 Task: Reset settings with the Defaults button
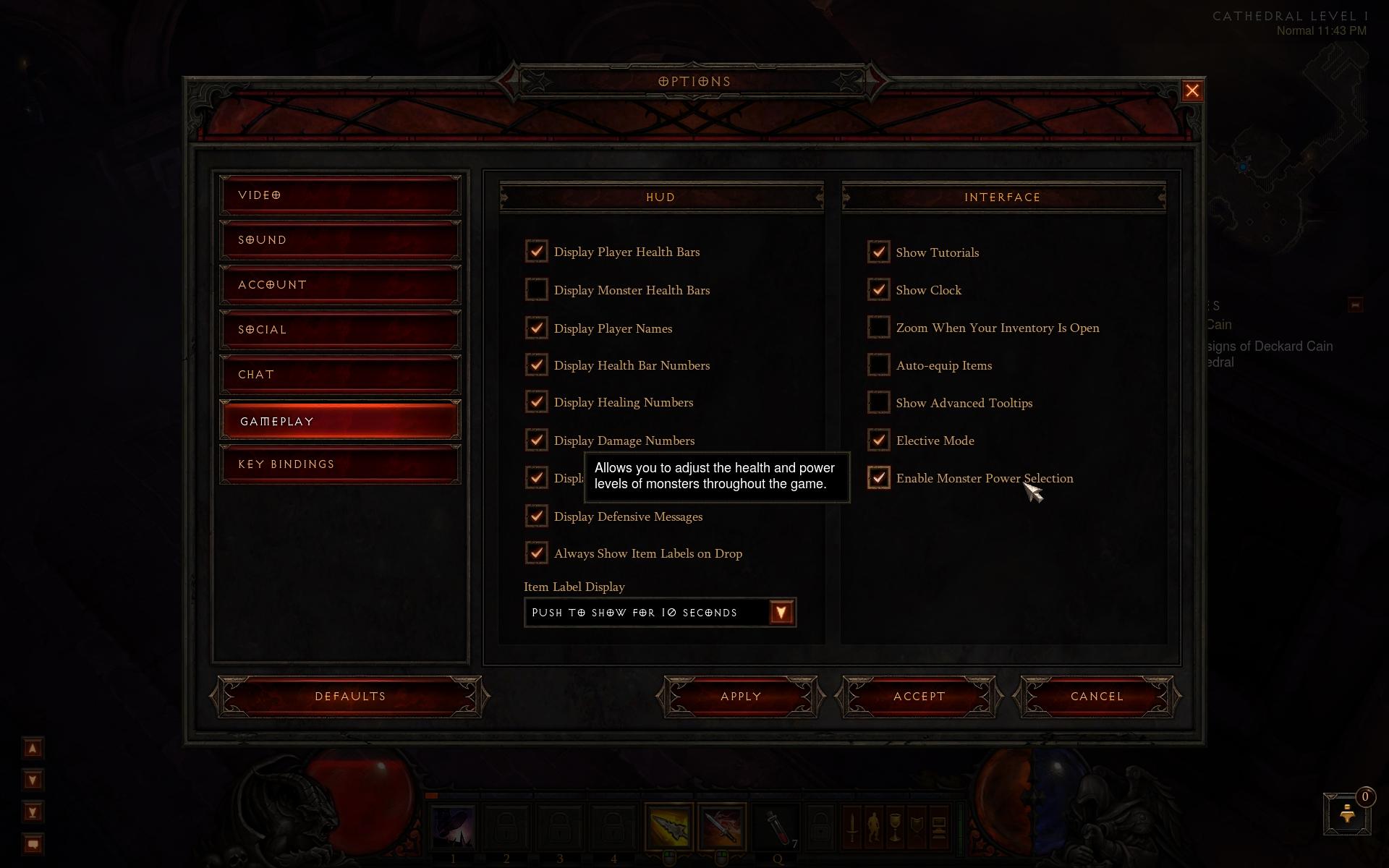(x=350, y=697)
